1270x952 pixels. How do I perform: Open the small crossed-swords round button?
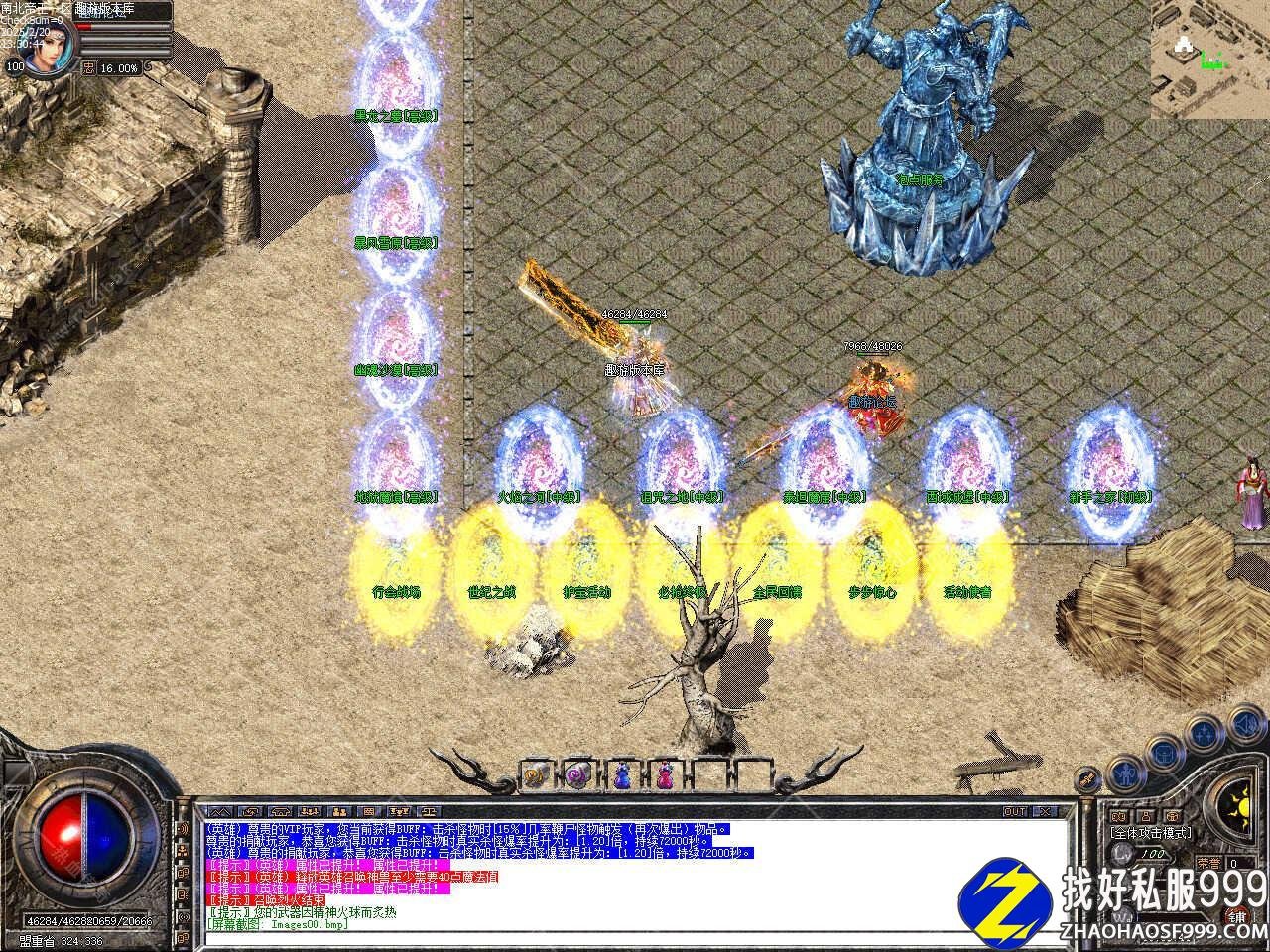click(x=1089, y=779)
